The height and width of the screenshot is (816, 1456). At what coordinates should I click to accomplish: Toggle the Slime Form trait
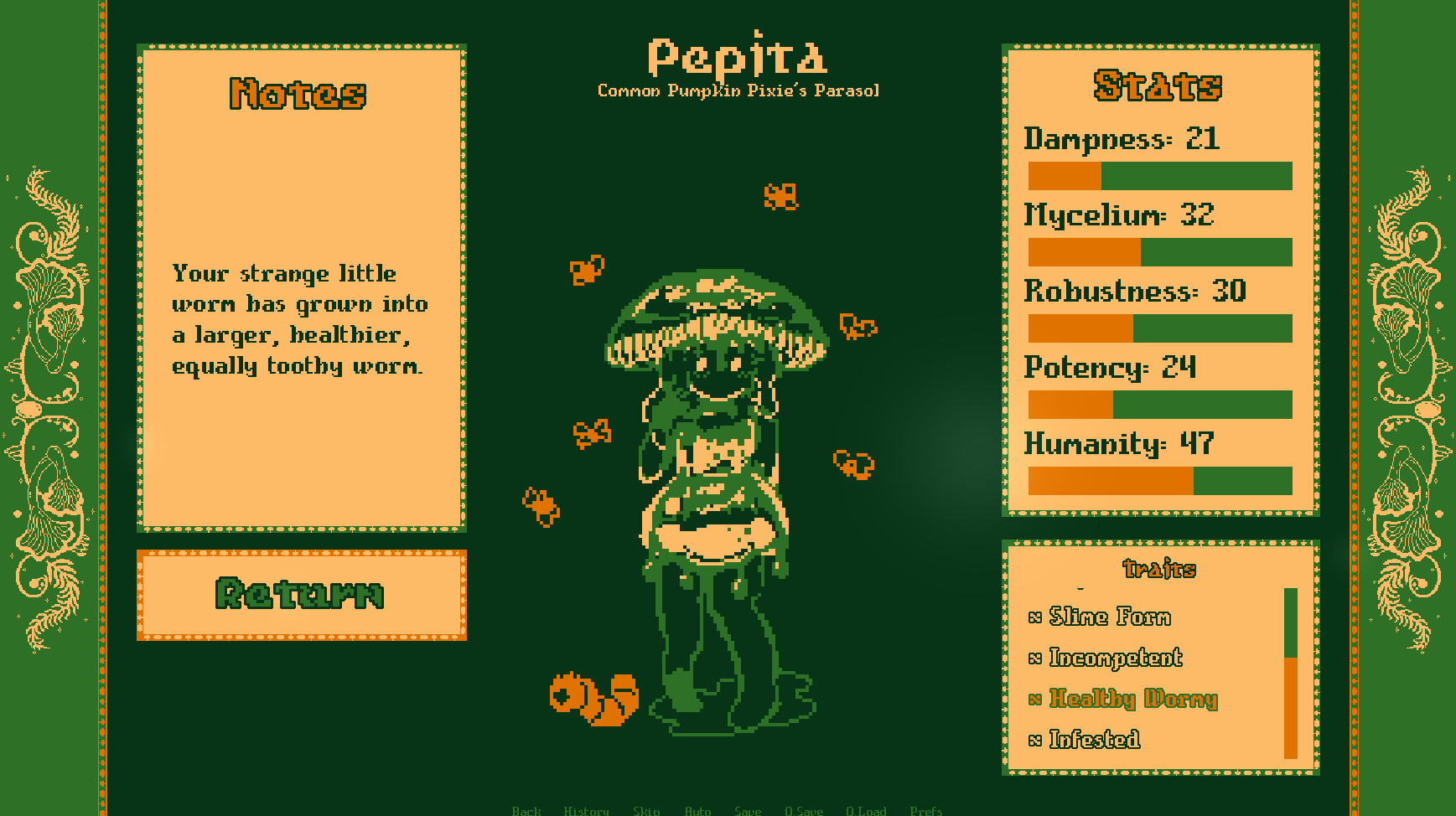(x=1108, y=617)
